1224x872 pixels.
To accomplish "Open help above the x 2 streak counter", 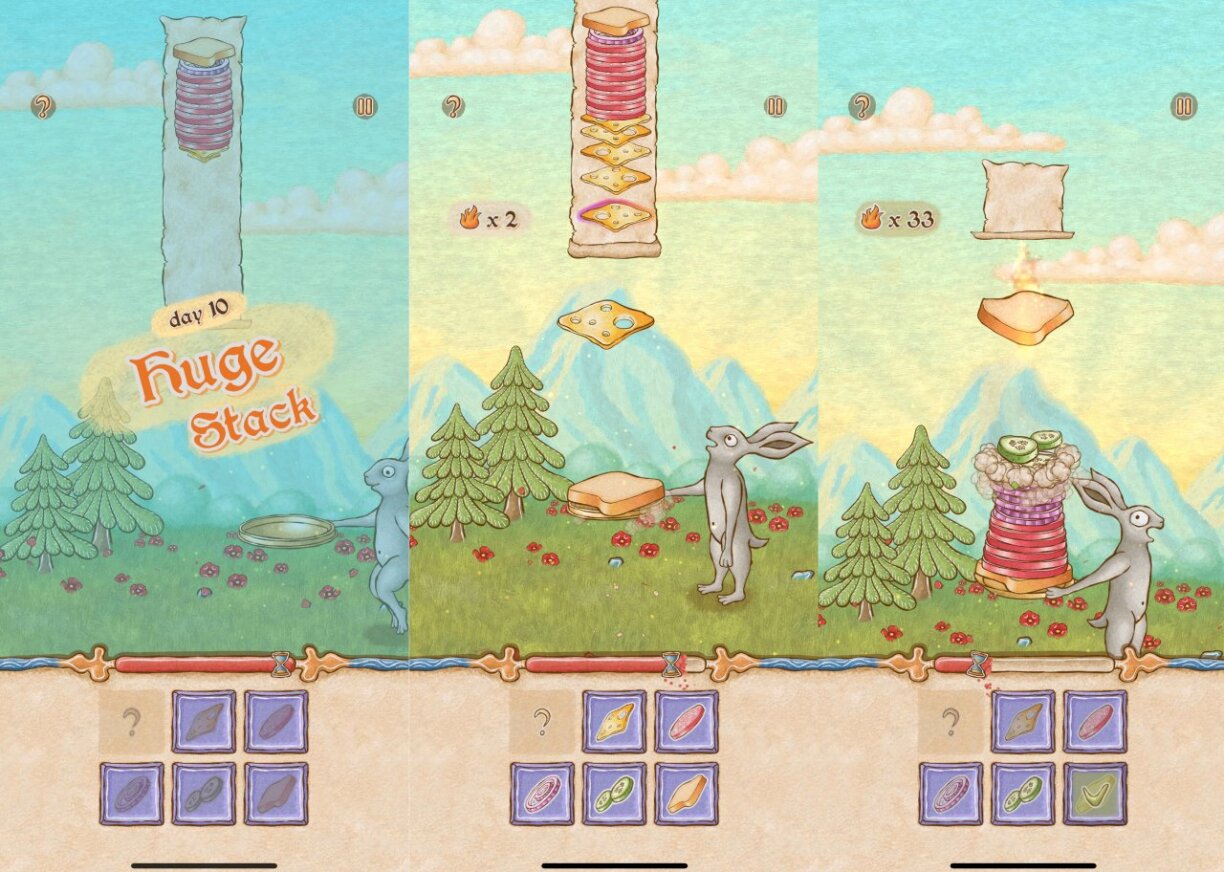I will point(453,106).
